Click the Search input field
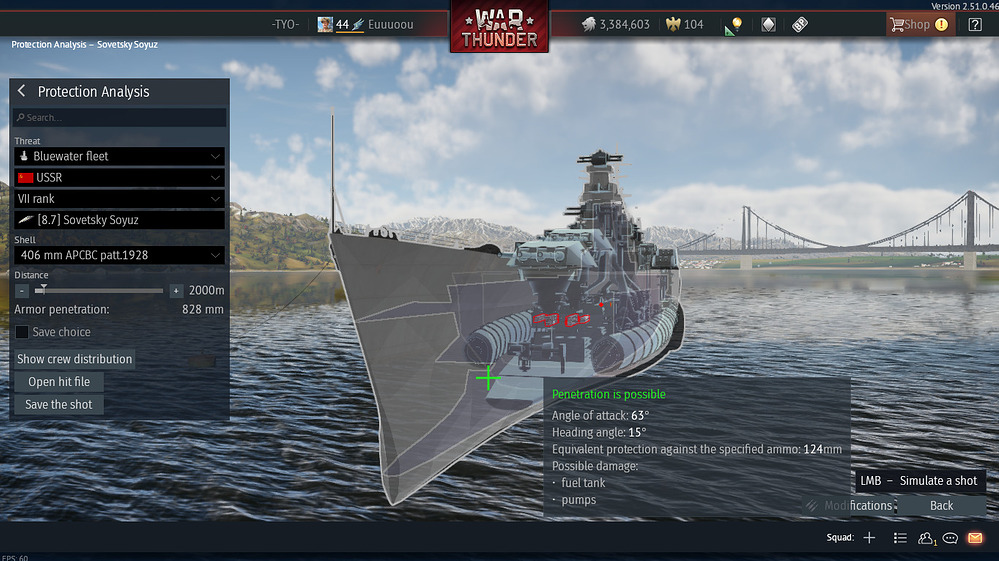The height and width of the screenshot is (561, 999). [120, 118]
